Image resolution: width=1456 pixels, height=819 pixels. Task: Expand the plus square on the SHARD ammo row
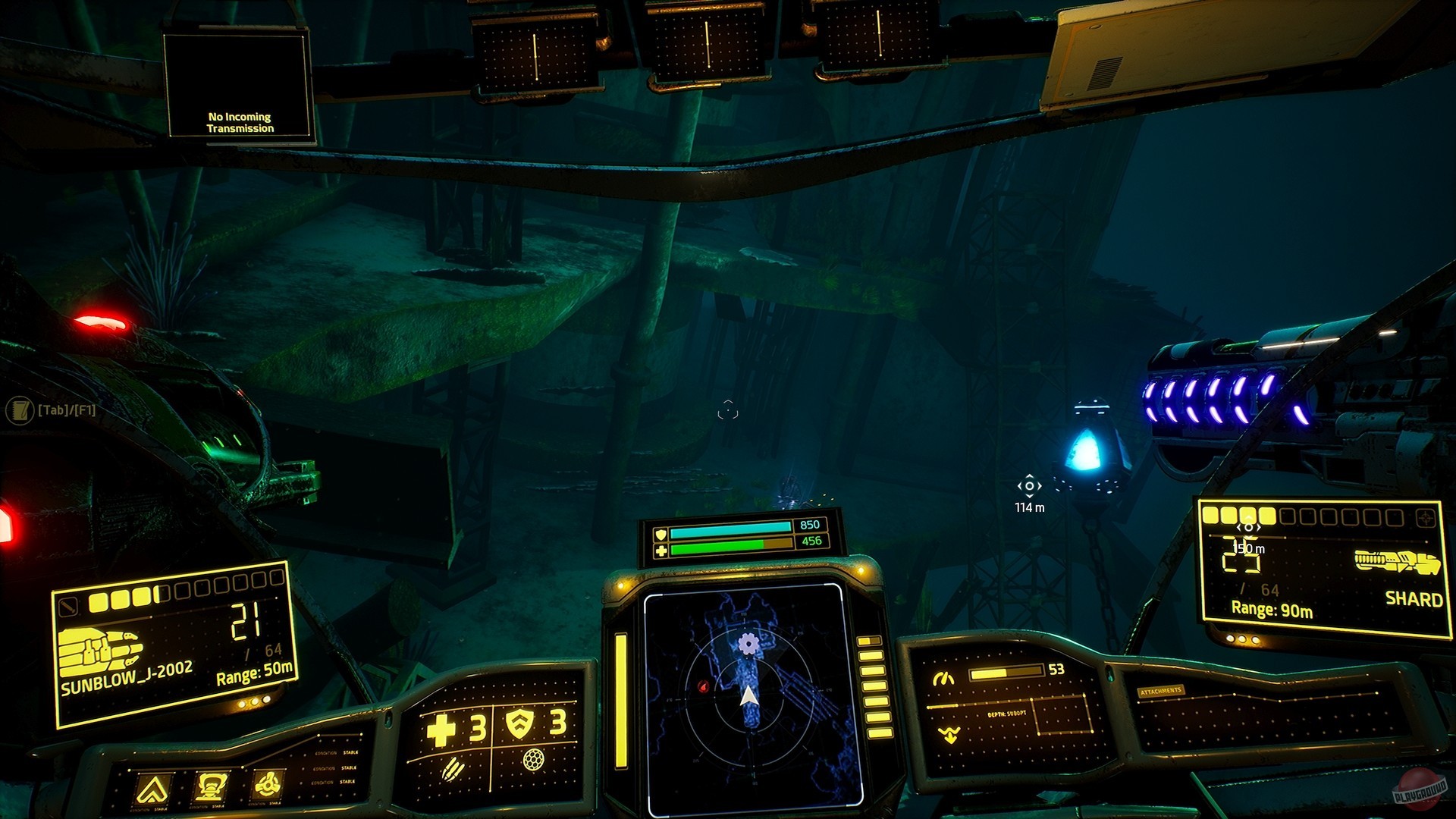pos(1425,516)
